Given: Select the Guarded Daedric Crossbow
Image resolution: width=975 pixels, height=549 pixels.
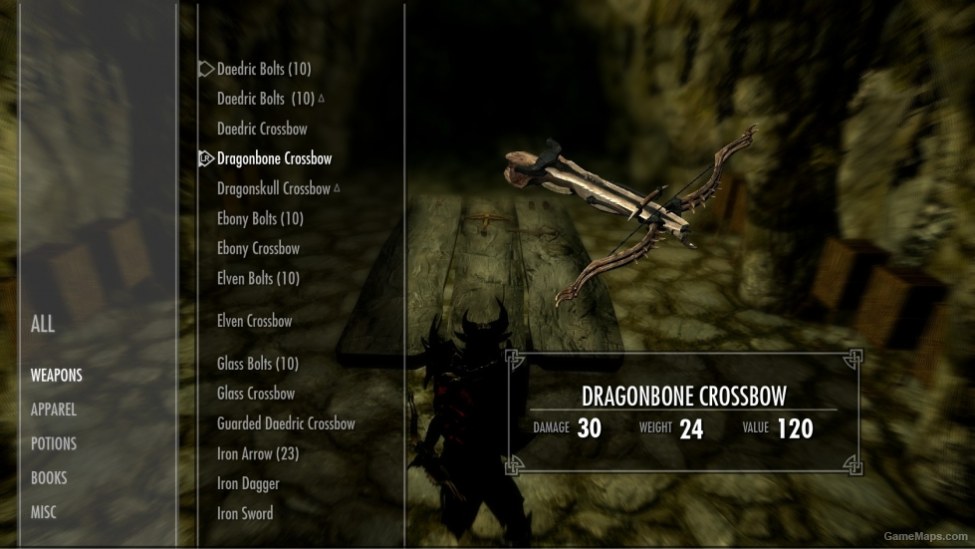Looking at the screenshot, I should 286,424.
